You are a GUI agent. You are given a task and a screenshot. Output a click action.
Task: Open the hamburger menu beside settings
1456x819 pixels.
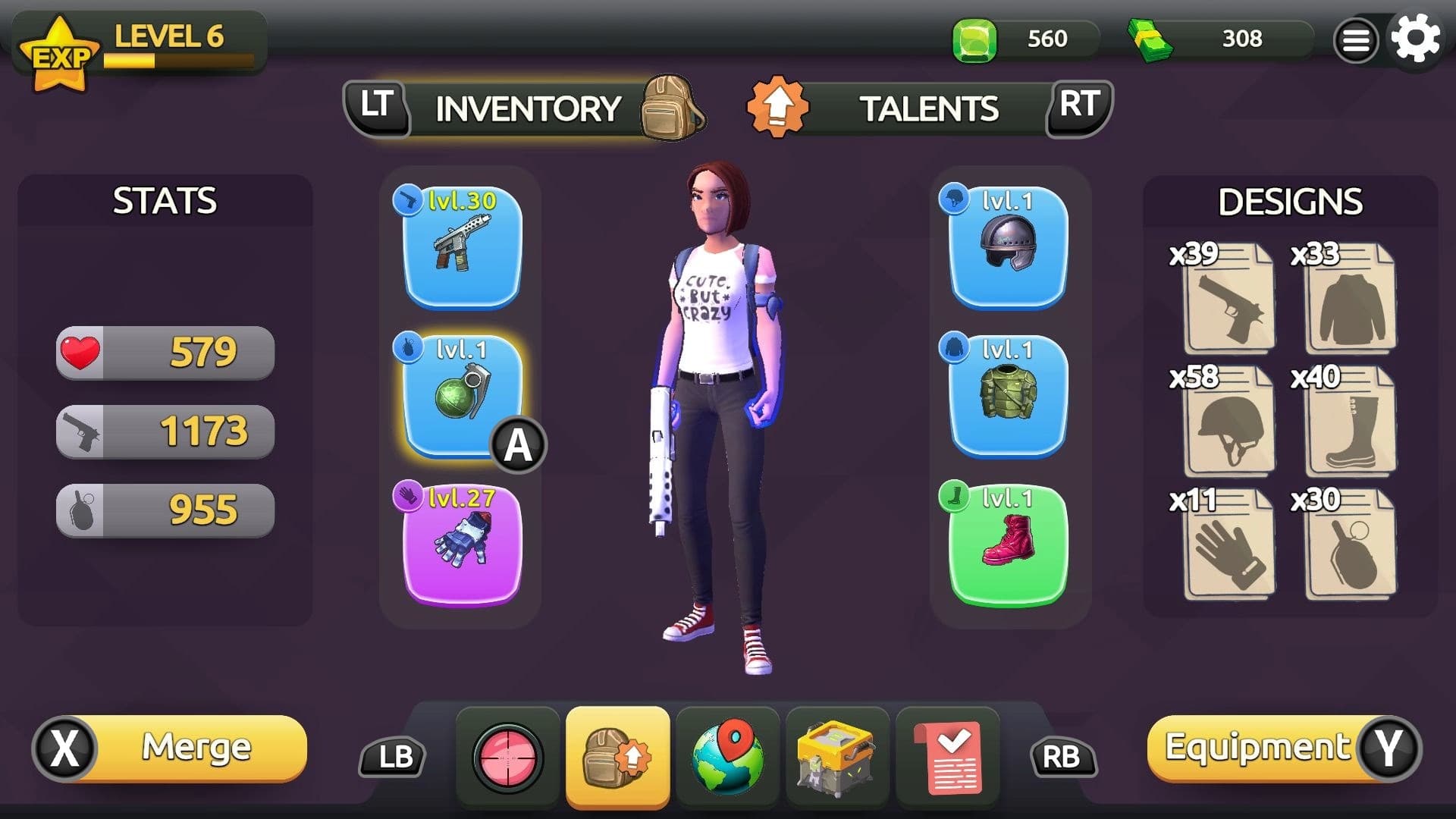point(1354,39)
